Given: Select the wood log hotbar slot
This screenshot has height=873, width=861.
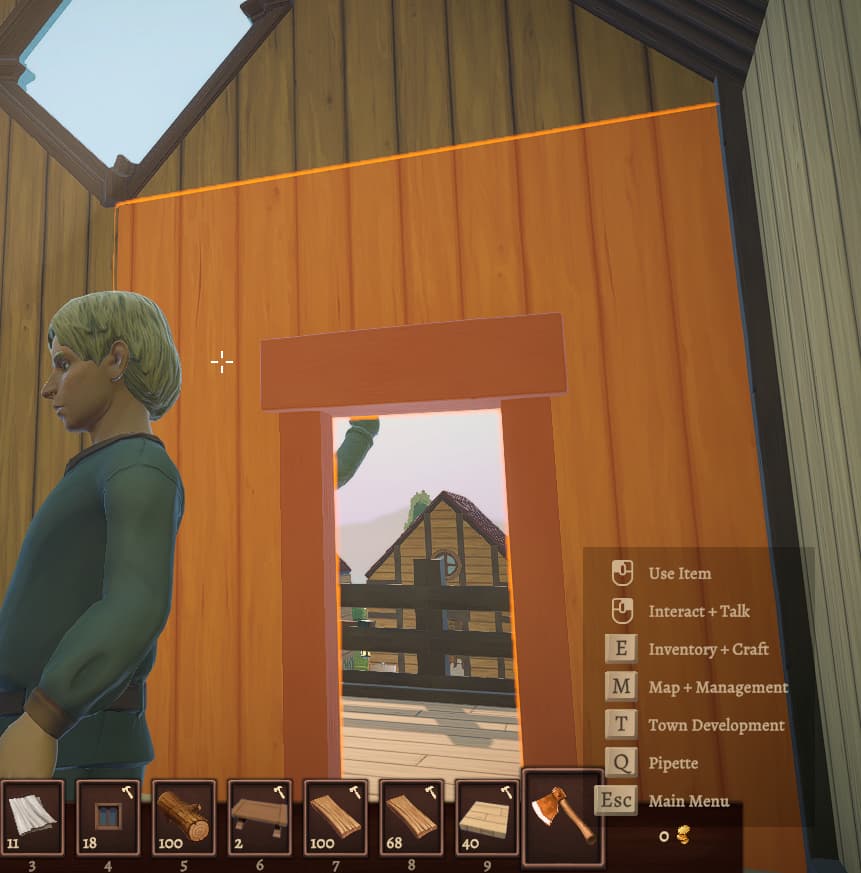Looking at the screenshot, I should coord(184,817).
